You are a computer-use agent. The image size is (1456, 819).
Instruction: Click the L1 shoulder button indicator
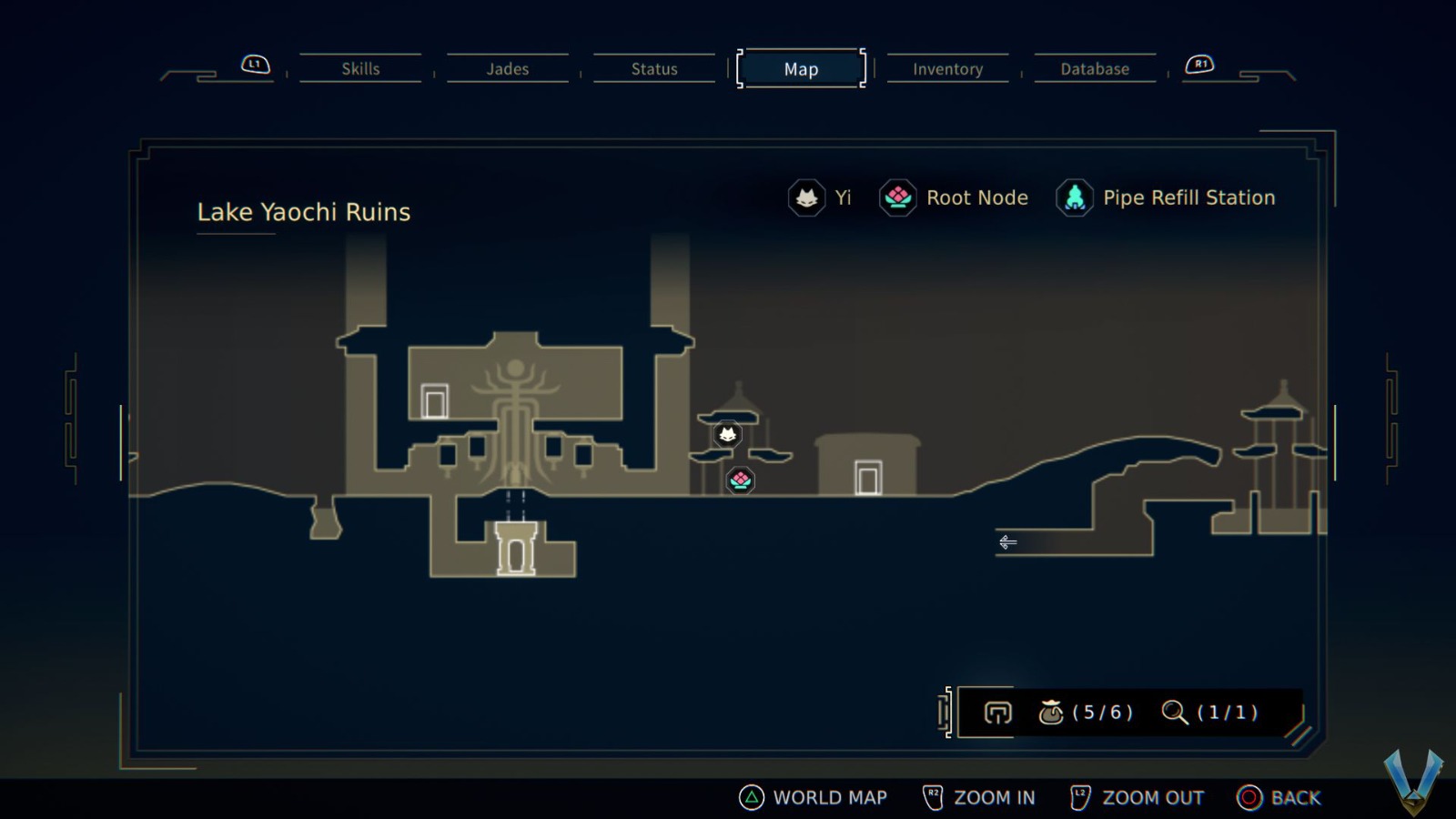click(255, 64)
